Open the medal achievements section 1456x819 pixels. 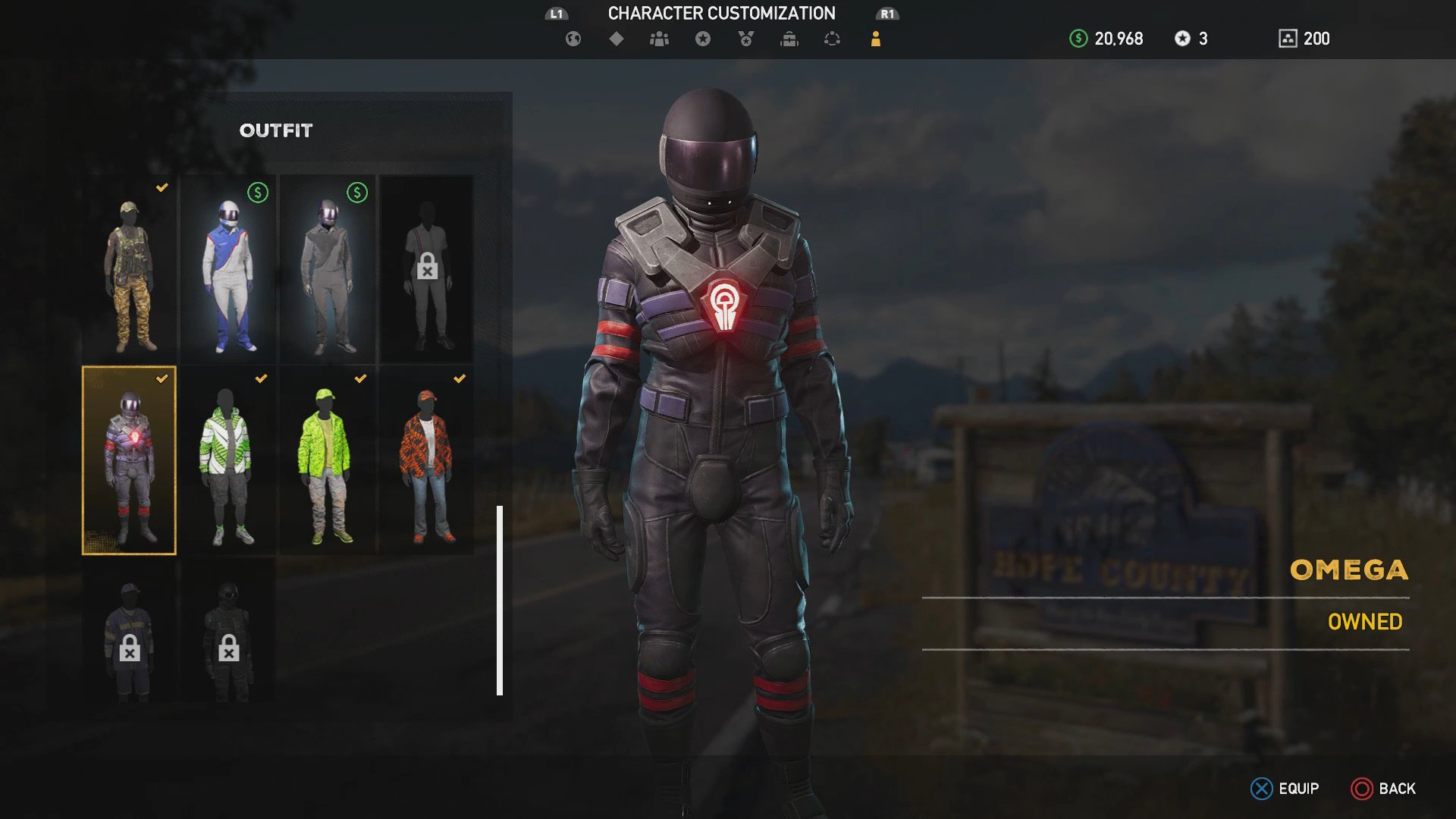[745, 39]
